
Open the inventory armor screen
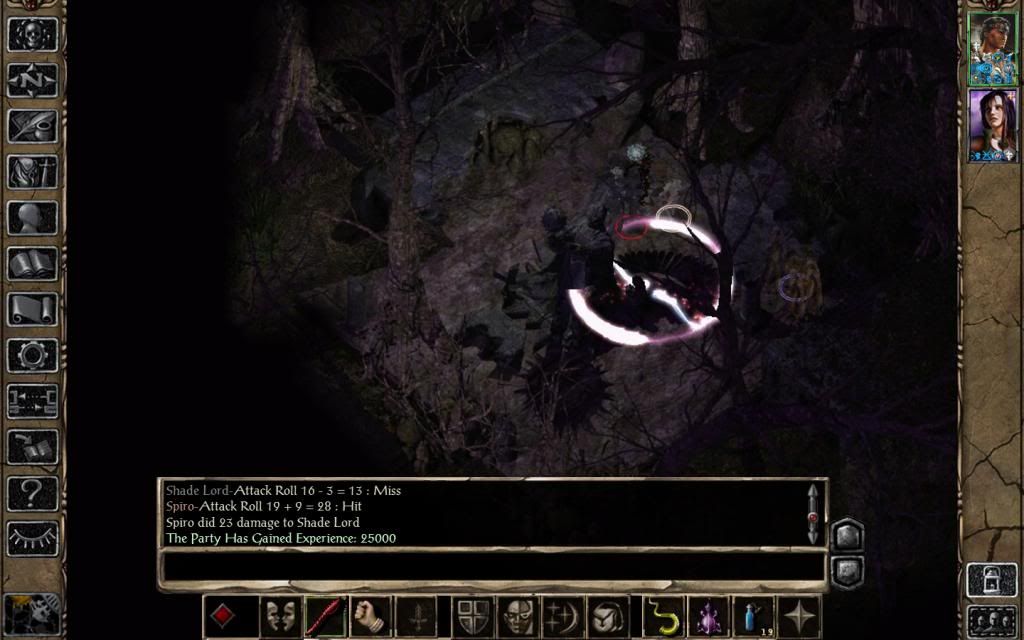(32, 171)
